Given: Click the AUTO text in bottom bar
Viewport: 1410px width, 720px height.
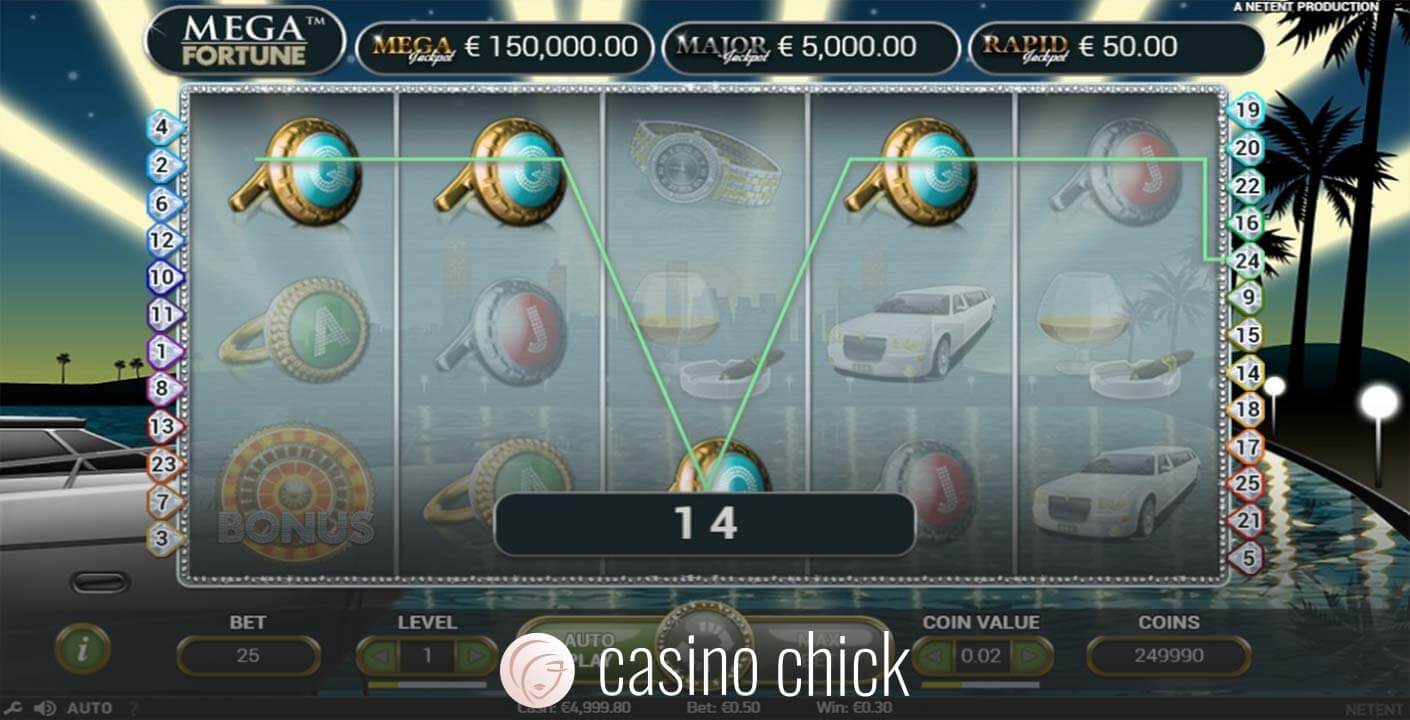Looking at the screenshot, I should point(89,708).
